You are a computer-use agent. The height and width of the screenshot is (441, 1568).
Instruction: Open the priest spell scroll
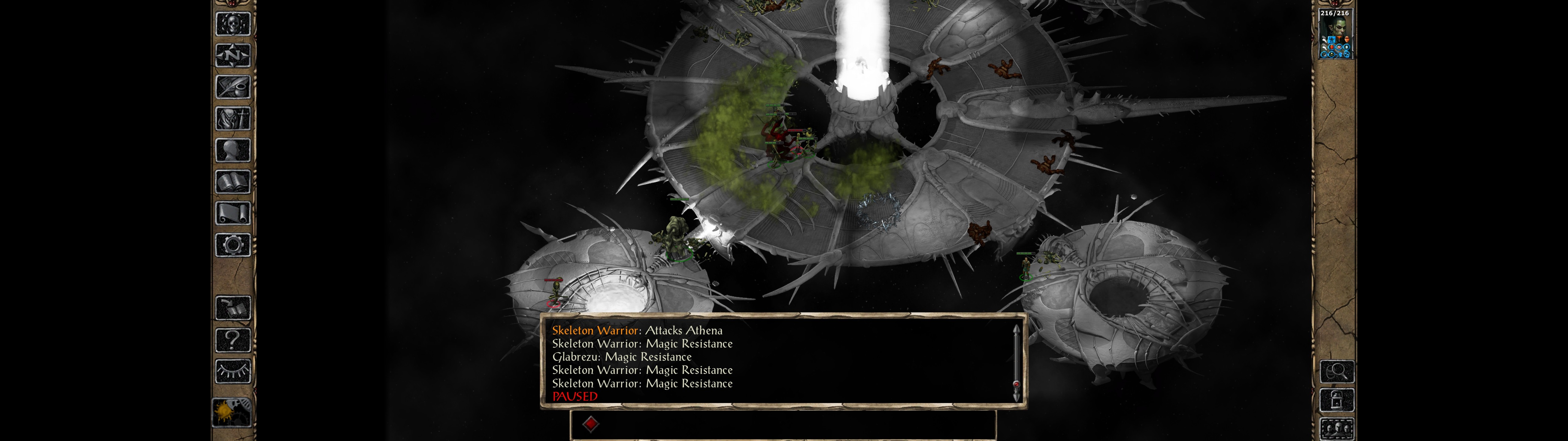tap(232, 213)
